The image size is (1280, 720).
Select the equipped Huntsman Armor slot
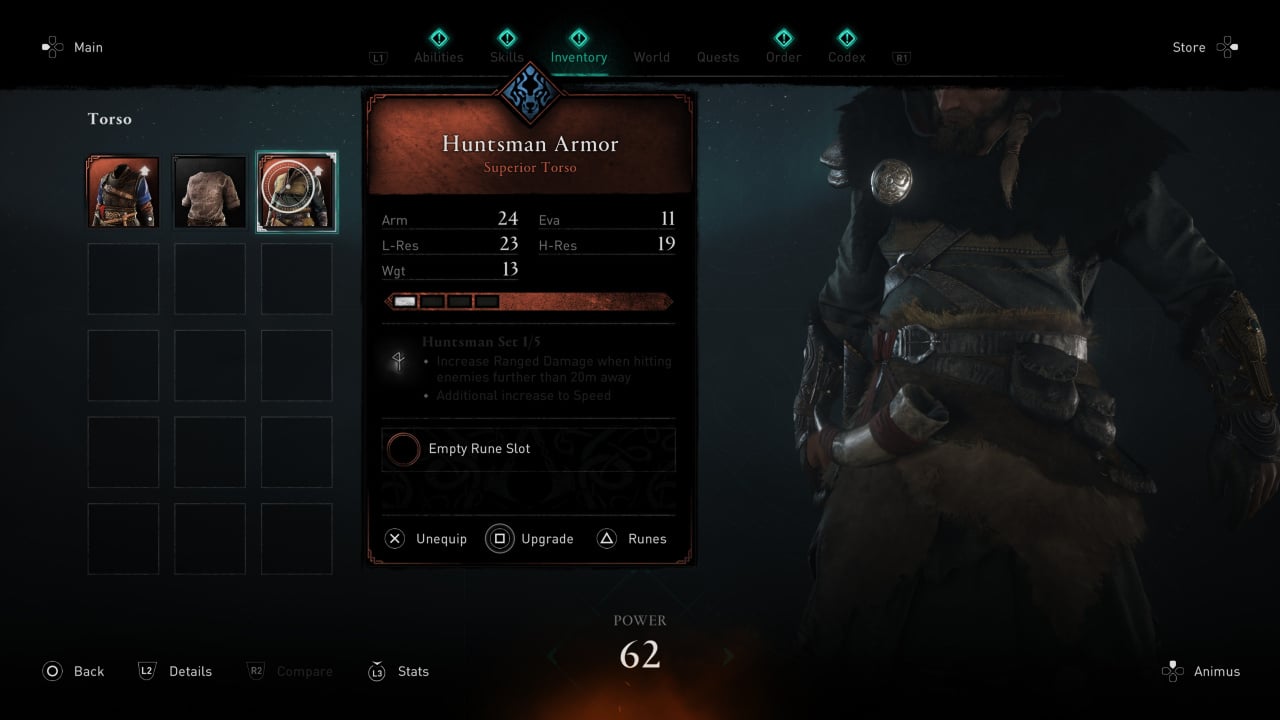point(296,192)
